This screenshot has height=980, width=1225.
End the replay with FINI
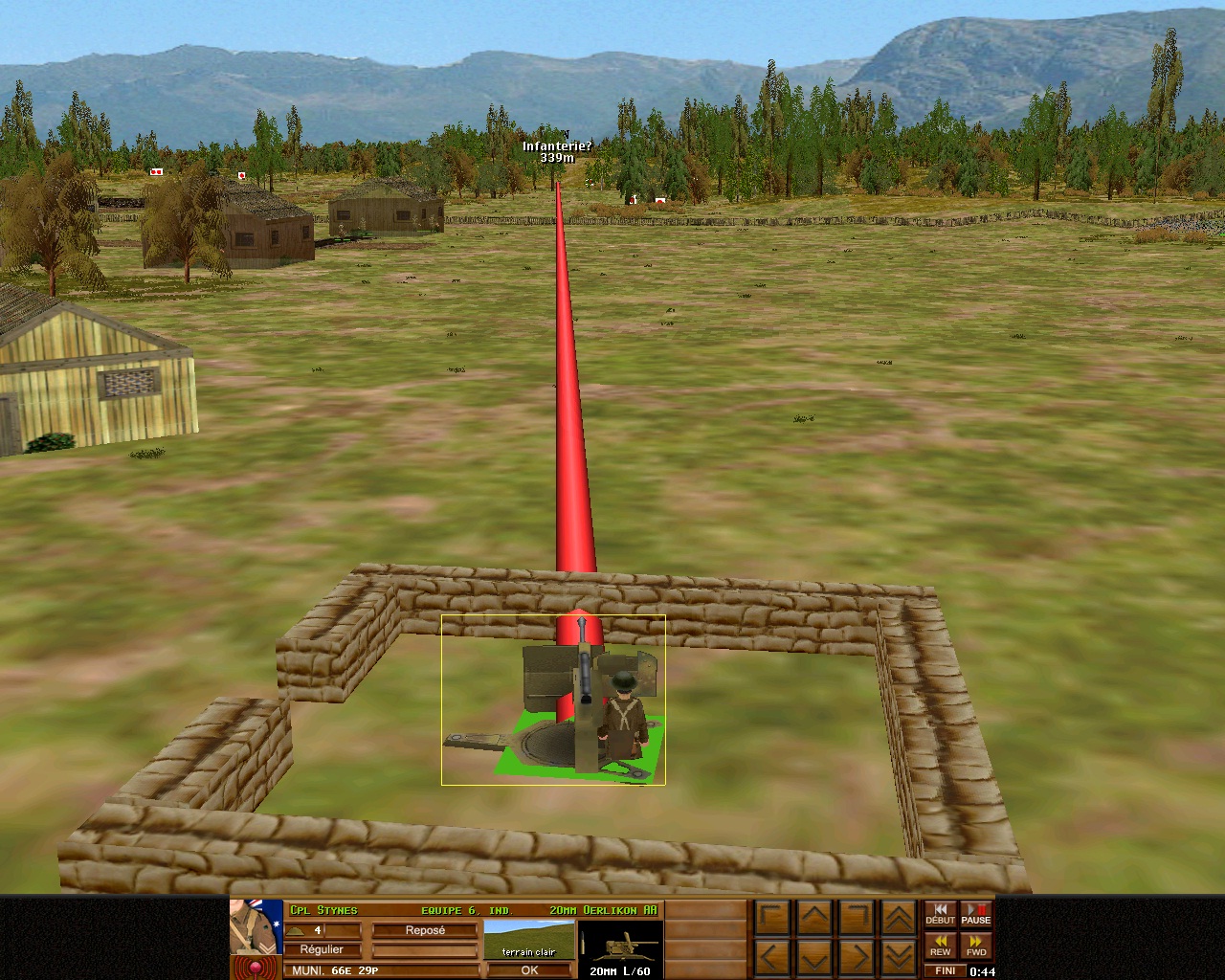pyautogui.click(x=945, y=970)
